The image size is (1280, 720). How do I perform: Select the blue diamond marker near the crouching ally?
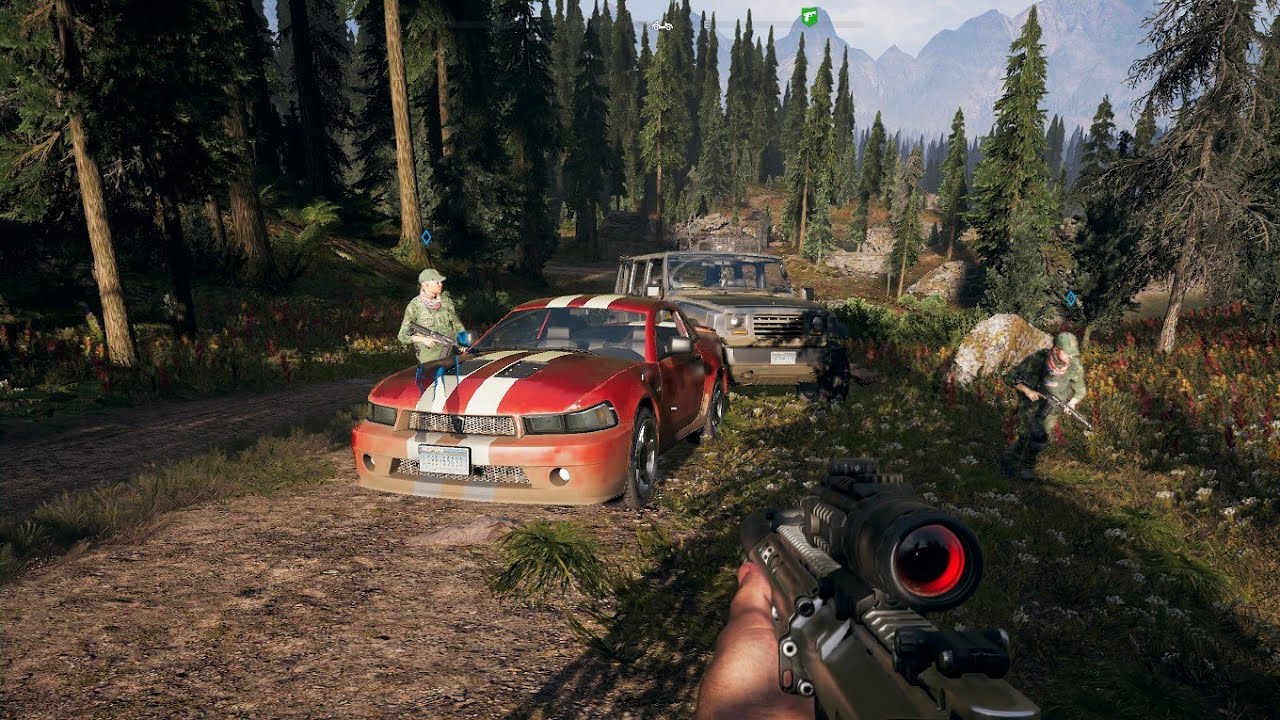[1071, 298]
